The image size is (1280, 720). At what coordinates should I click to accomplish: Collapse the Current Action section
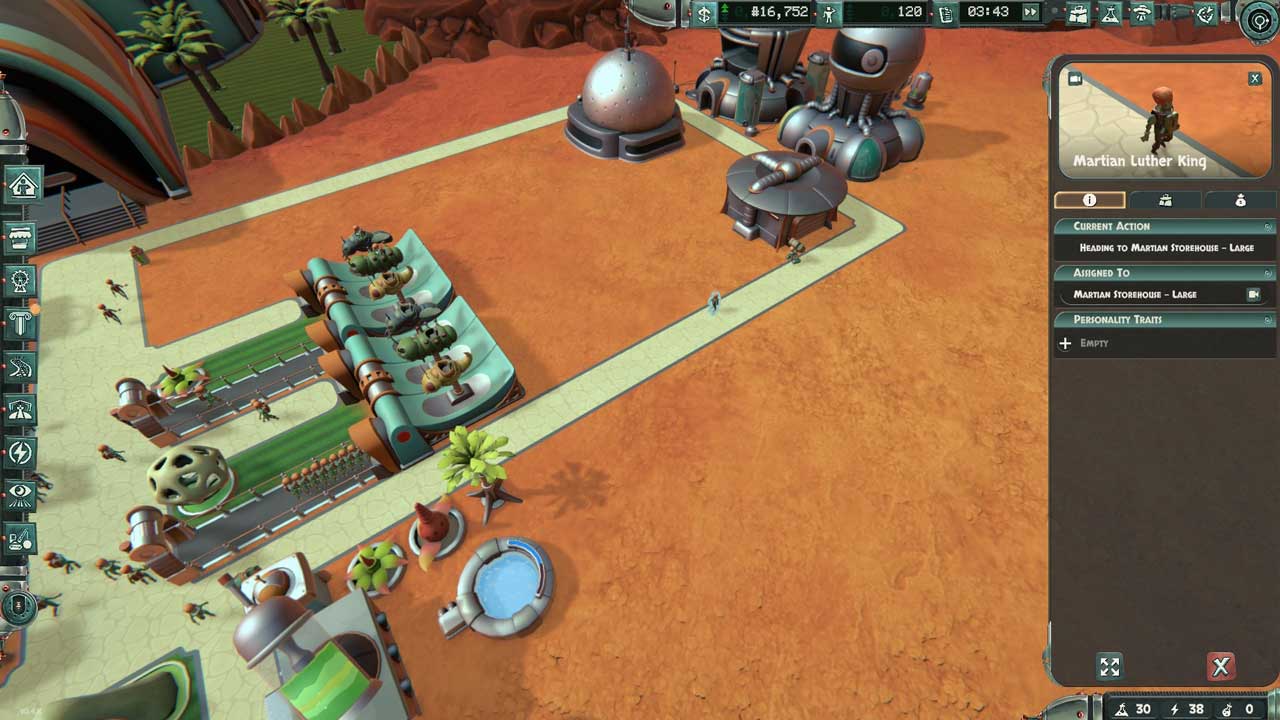coord(1268,227)
